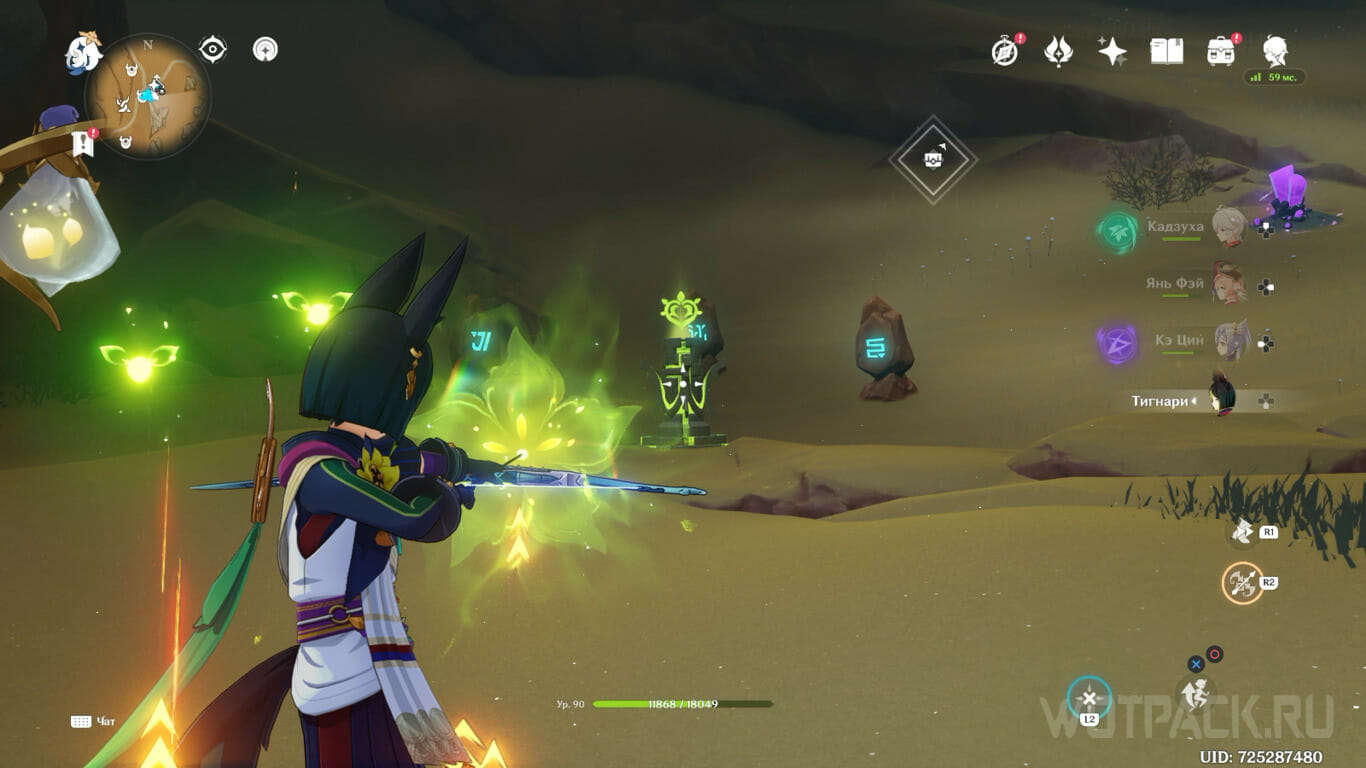Open the Чат chat box

click(94, 721)
